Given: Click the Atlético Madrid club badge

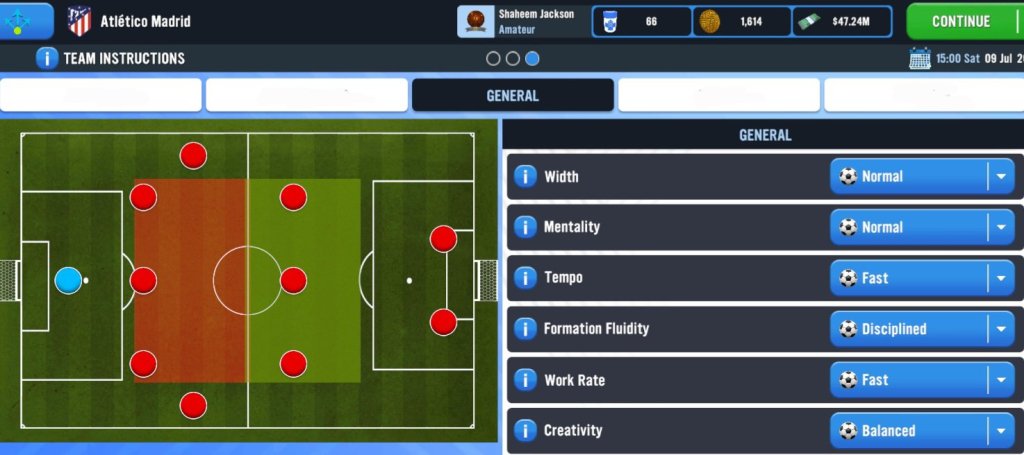Looking at the screenshot, I should point(79,21).
